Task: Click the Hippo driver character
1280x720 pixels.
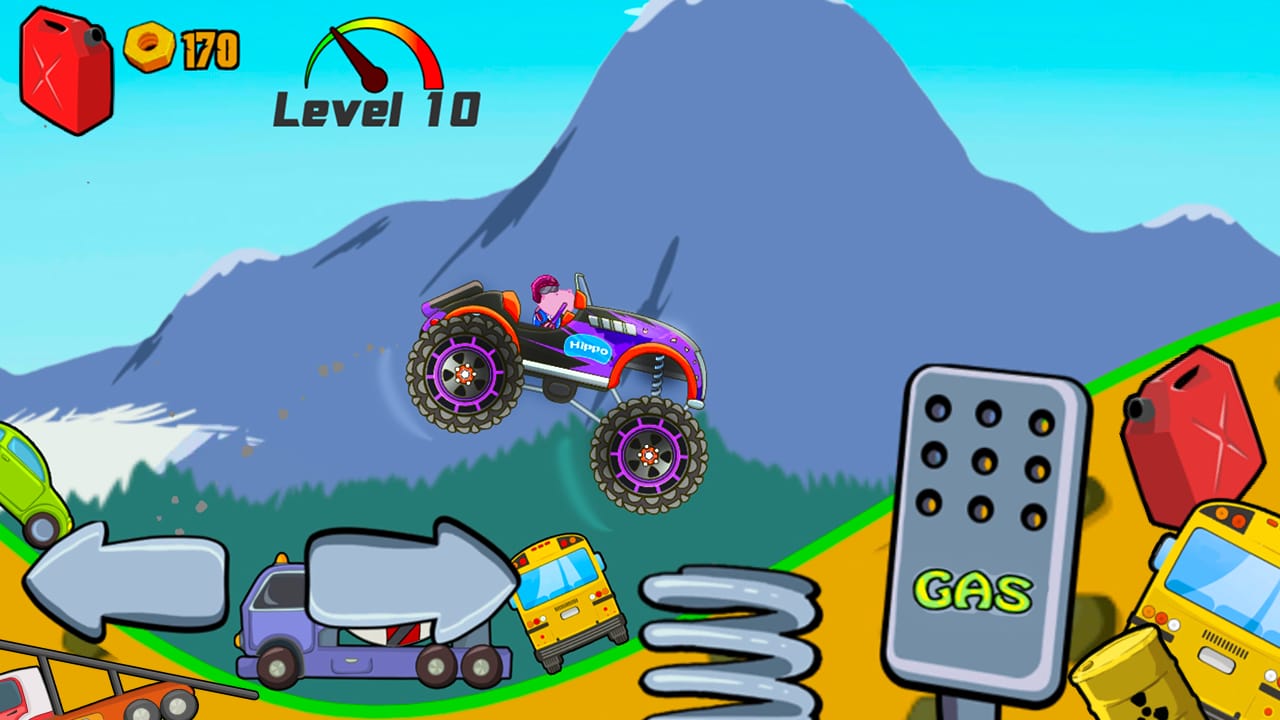Action: pyautogui.click(x=550, y=295)
